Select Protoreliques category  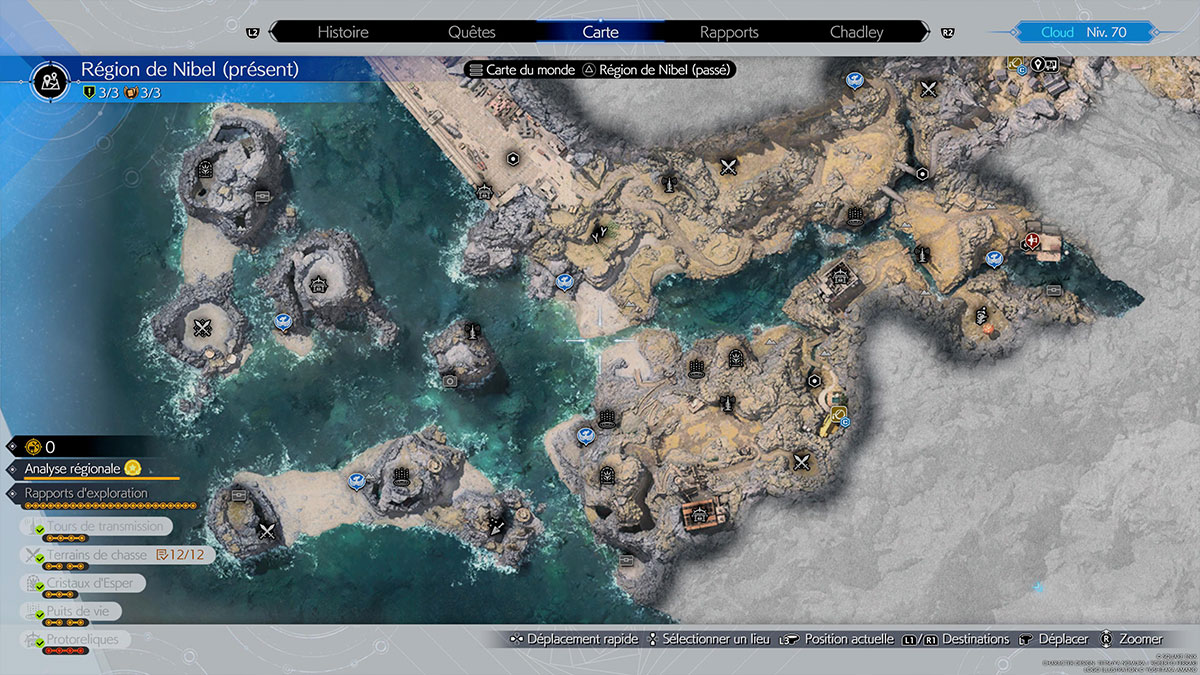point(82,639)
